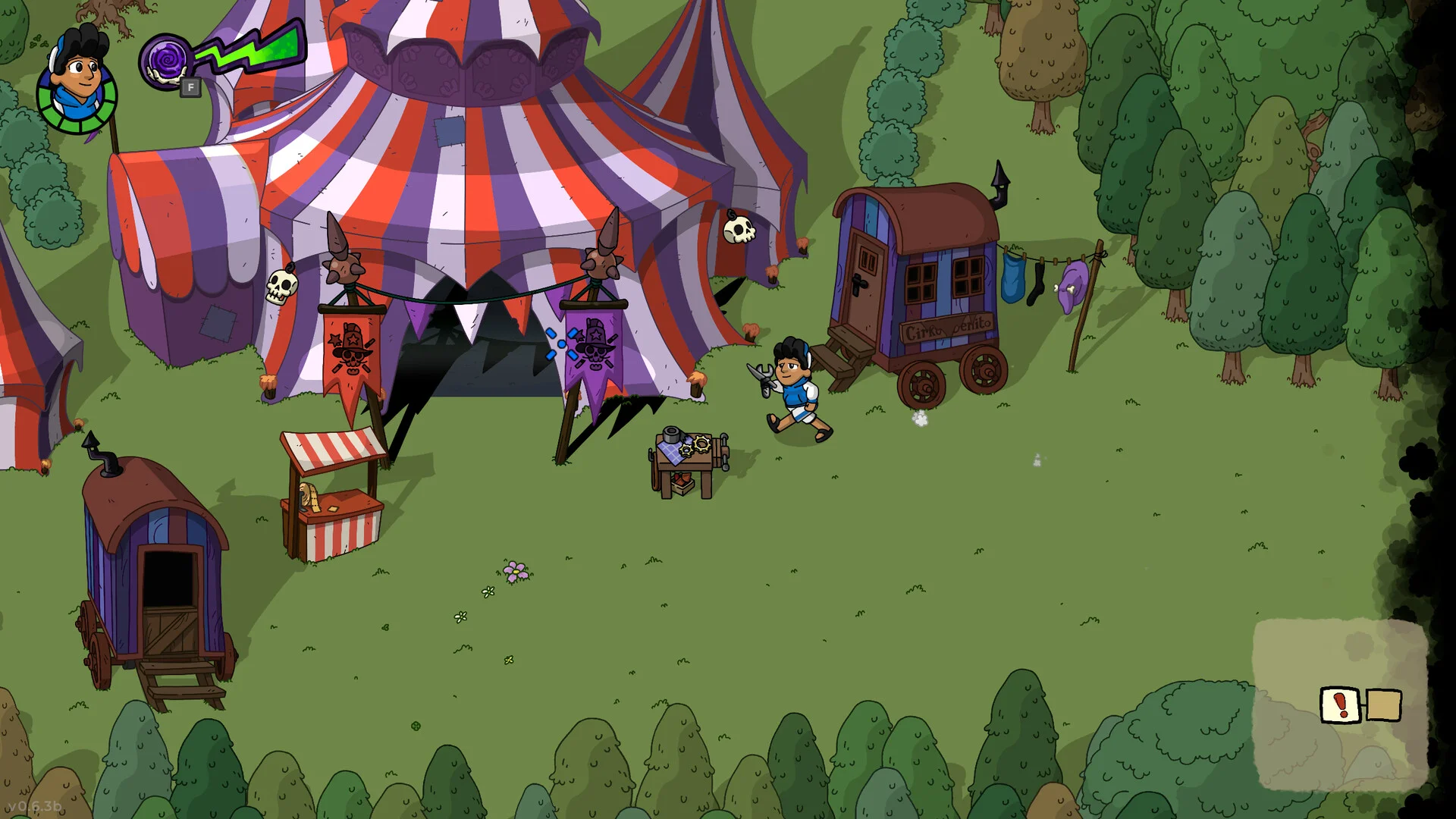1456x819 pixels.
Task: Select the blank tan minimap room
Action: coord(1383,705)
